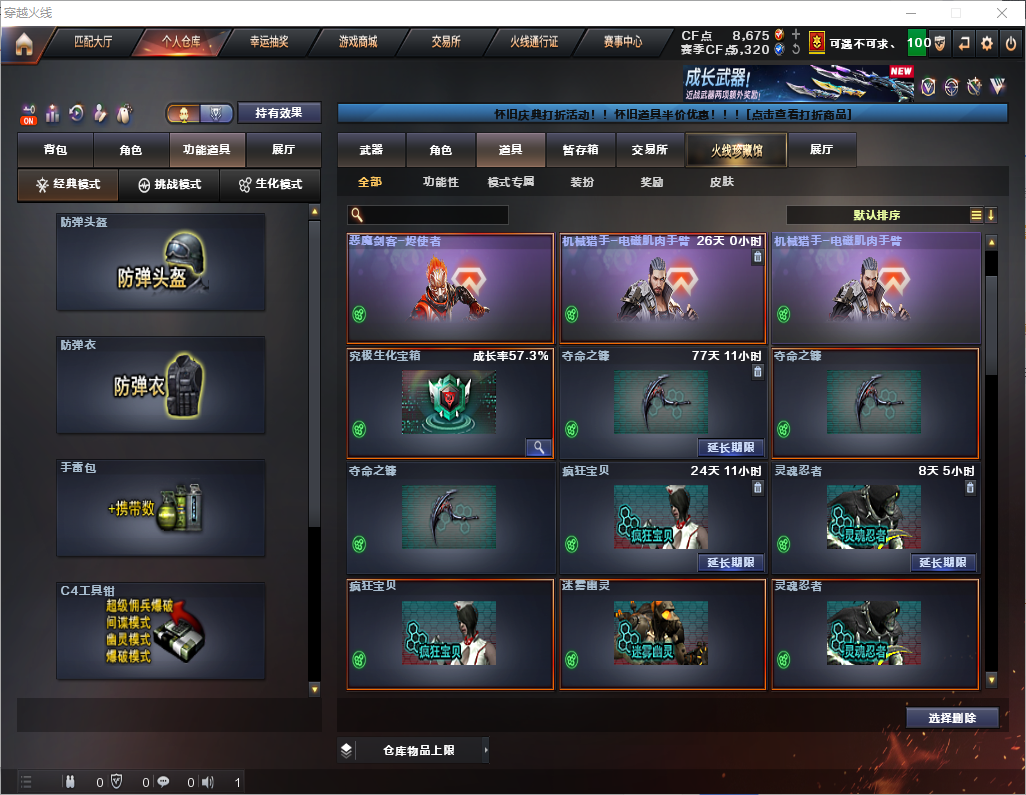This screenshot has height=795, width=1026.
Task: Click the 选择删除 button
Action: coord(952,718)
